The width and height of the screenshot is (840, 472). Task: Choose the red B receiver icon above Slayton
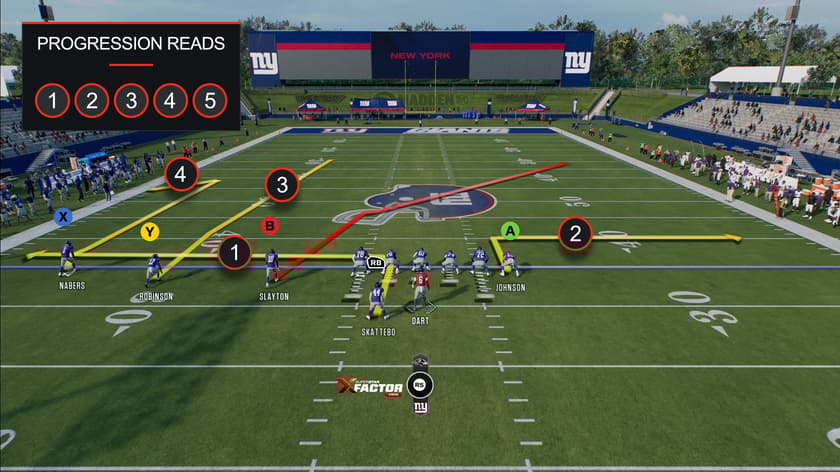click(x=269, y=226)
